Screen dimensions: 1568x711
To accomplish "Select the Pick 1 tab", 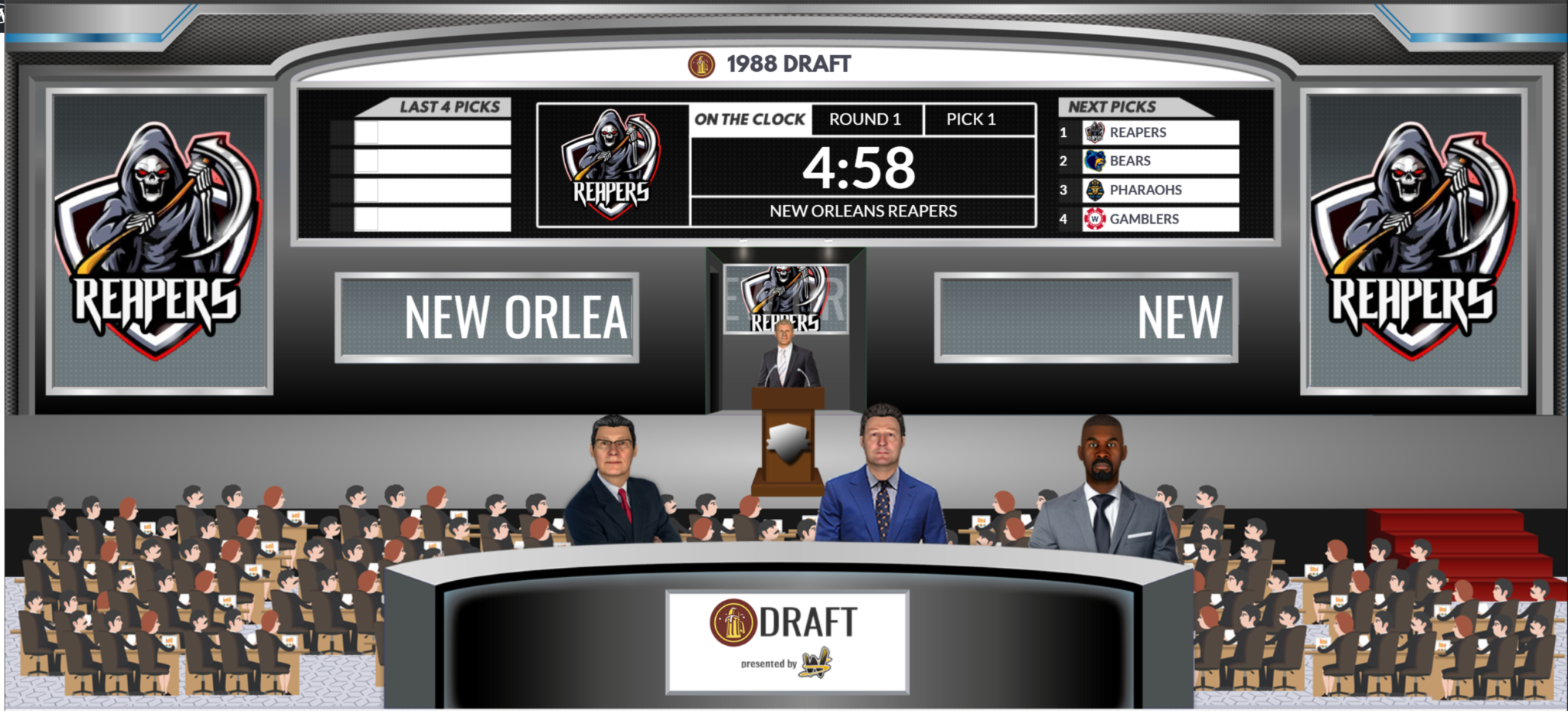I will [x=972, y=119].
